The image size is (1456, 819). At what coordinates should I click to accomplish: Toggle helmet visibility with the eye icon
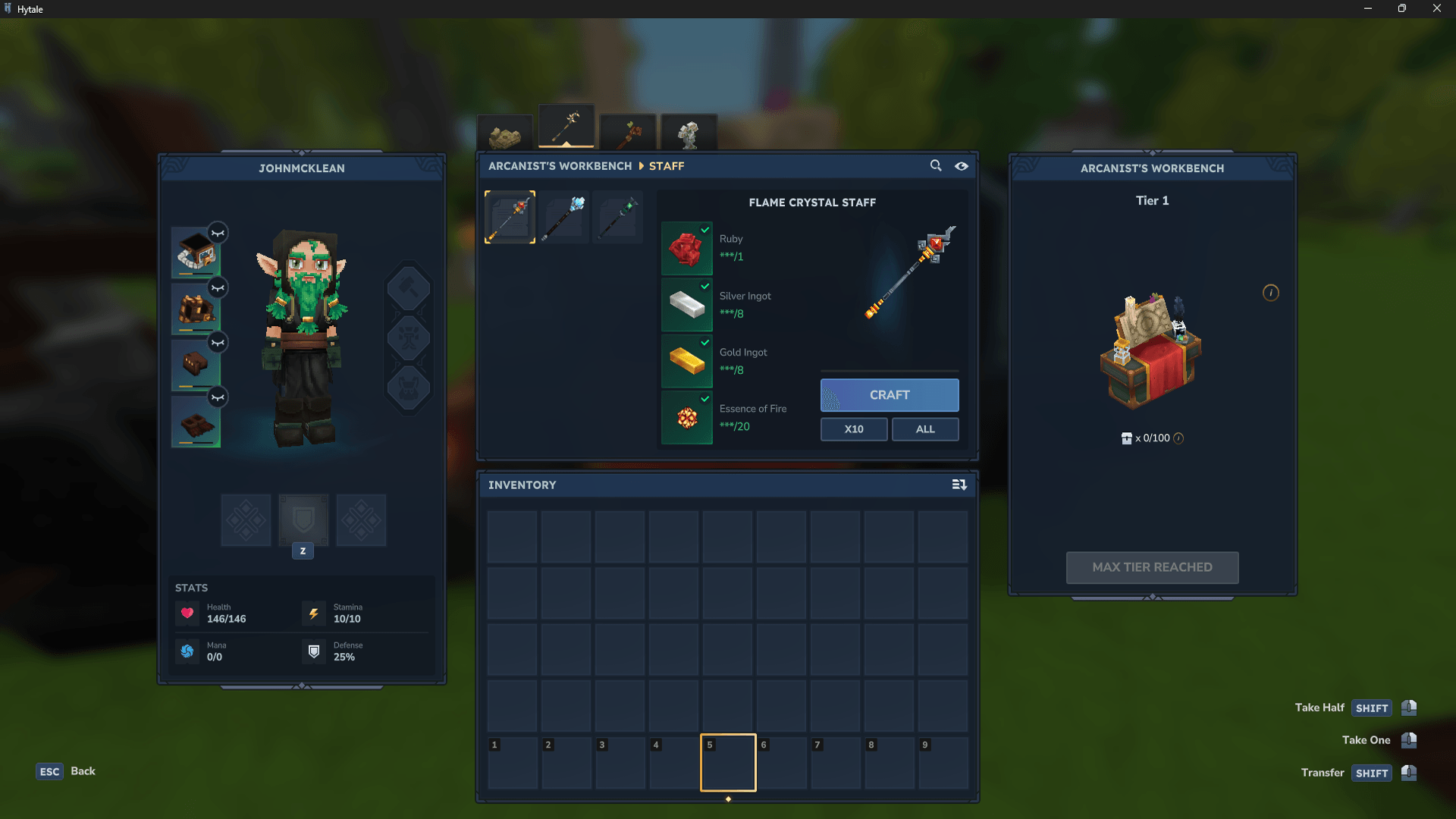pyautogui.click(x=218, y=233)
